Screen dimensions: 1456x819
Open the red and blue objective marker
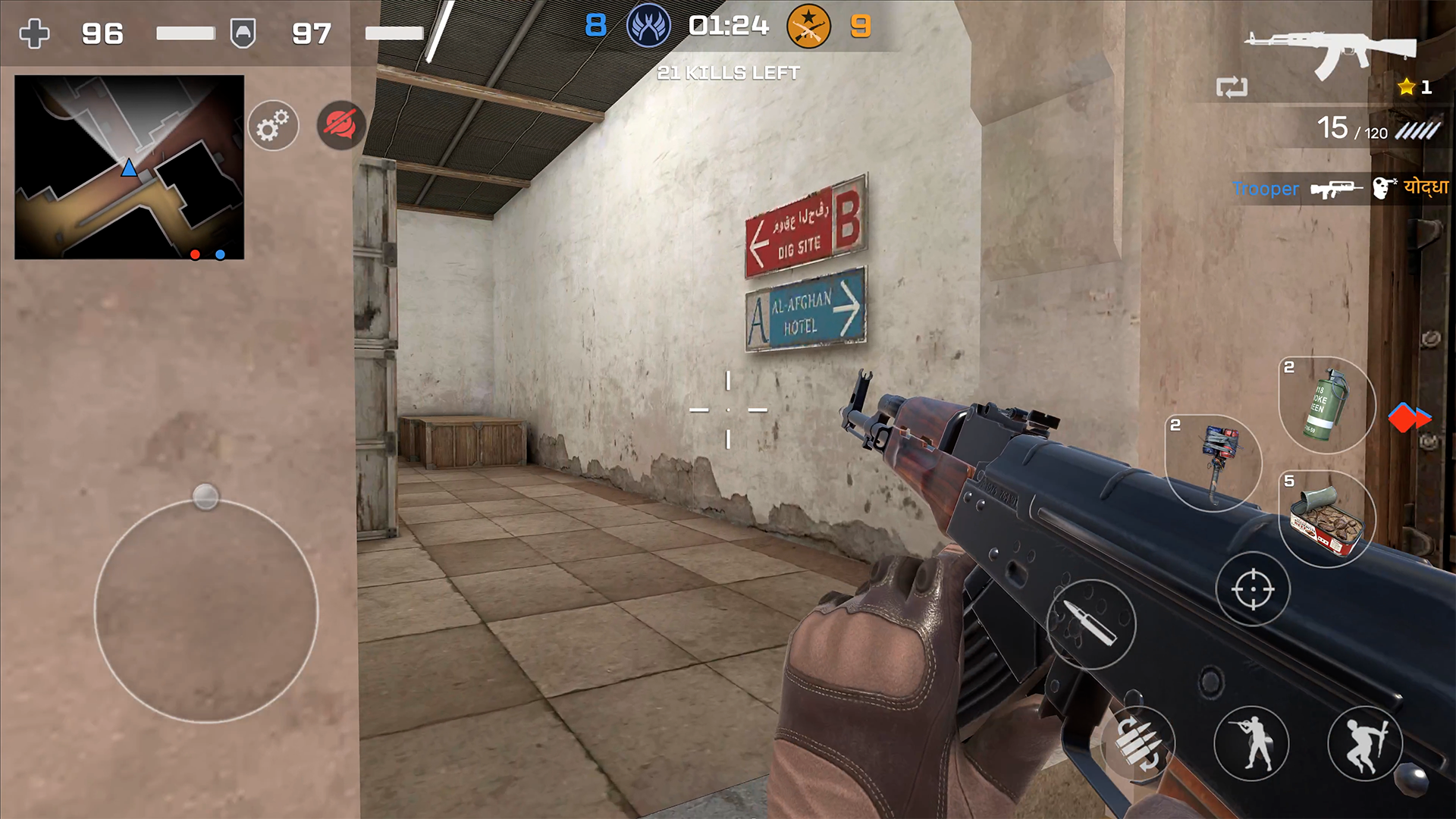pos(1410,417)
